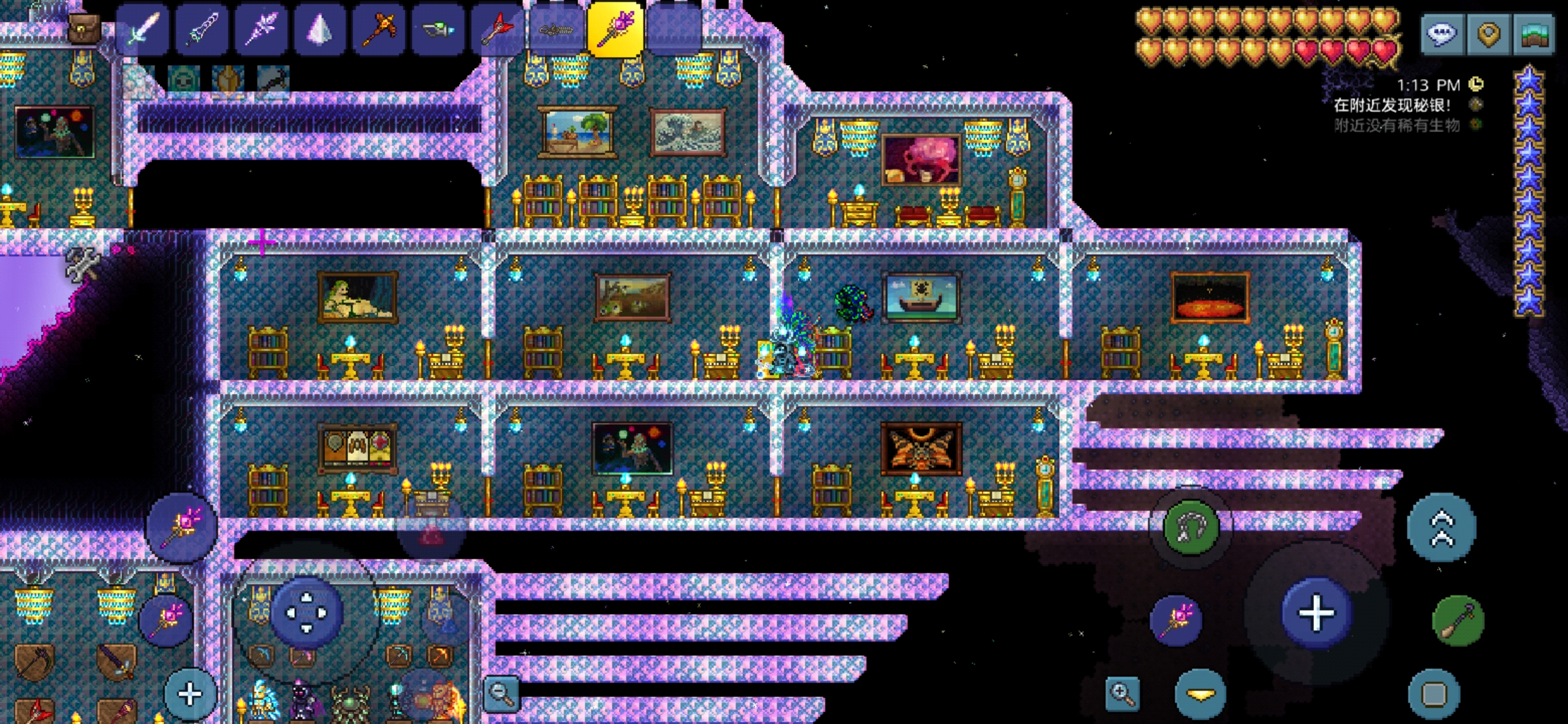Use the green grappling hook button
Viewport: 1568px width, 724px height.
point(1191,527)
